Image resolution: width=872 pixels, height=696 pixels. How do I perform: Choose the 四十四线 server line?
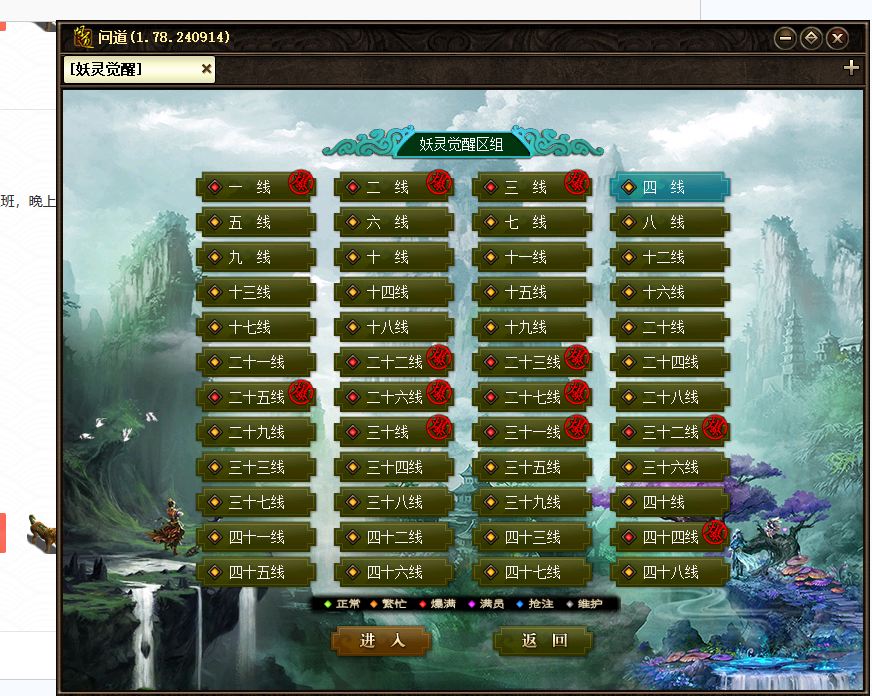pos(669,537)
